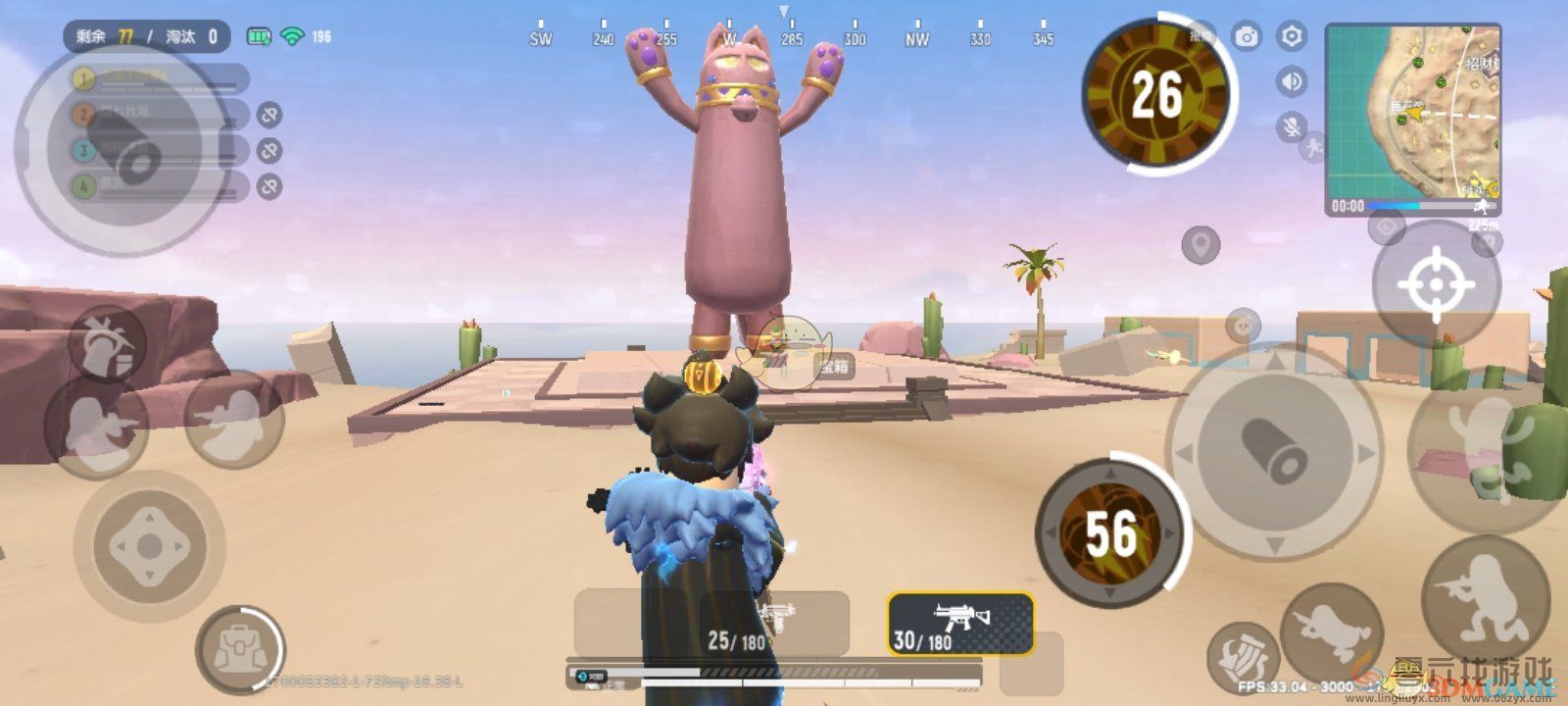The width and height of the screenshot is (1568, 706).
Task: Tap the camera screenshot icon
Action: pyautogui.click(x=1247, y=37)
